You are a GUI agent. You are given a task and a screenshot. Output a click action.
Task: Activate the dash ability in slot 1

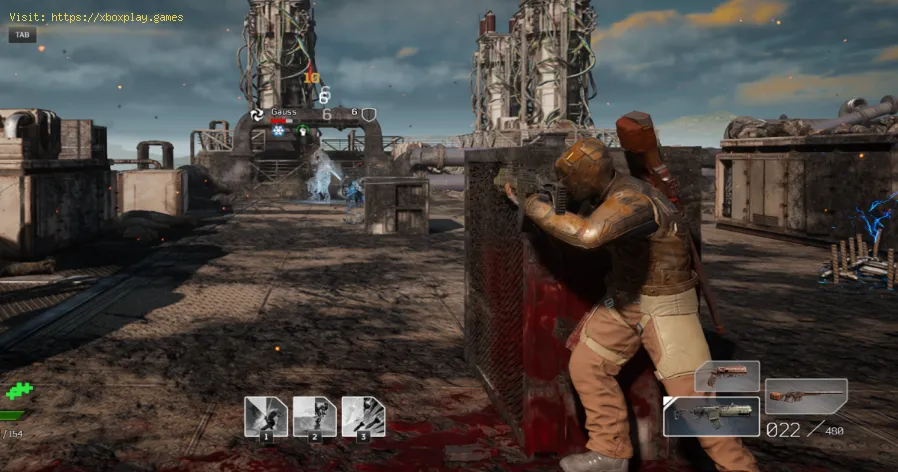tap(266, 416)
